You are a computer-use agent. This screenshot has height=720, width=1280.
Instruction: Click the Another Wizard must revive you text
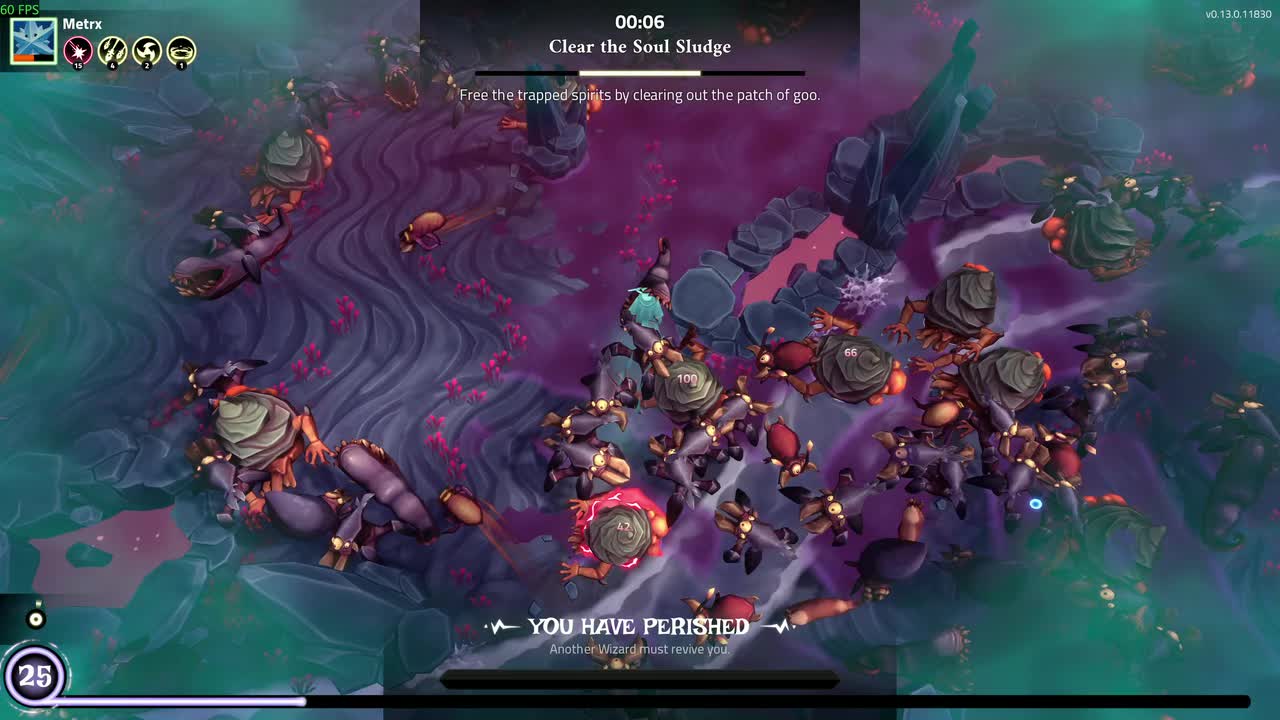pos(639,649)
